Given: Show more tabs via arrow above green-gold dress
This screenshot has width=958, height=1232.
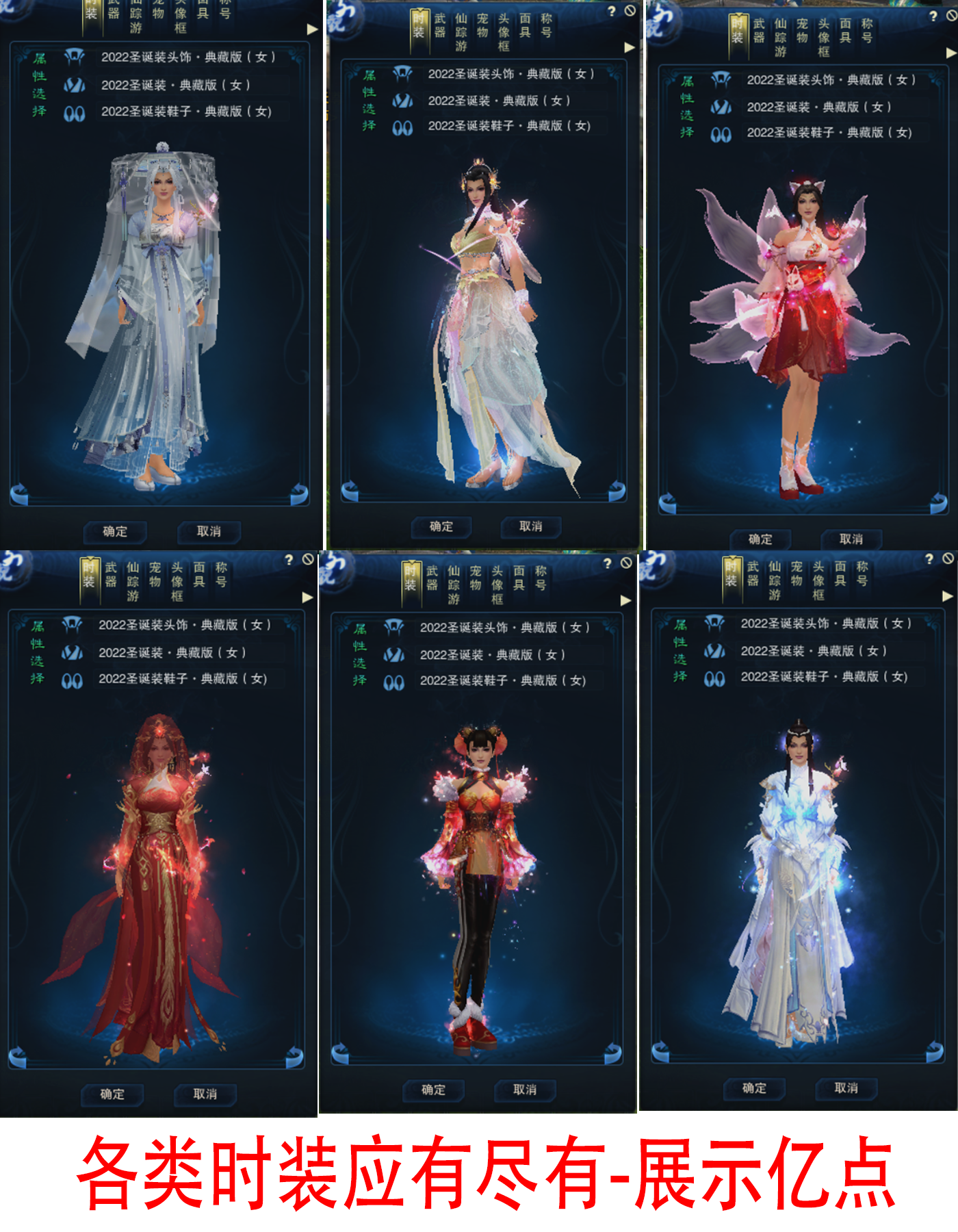Looking at the screenshot, I should point(630,47).
